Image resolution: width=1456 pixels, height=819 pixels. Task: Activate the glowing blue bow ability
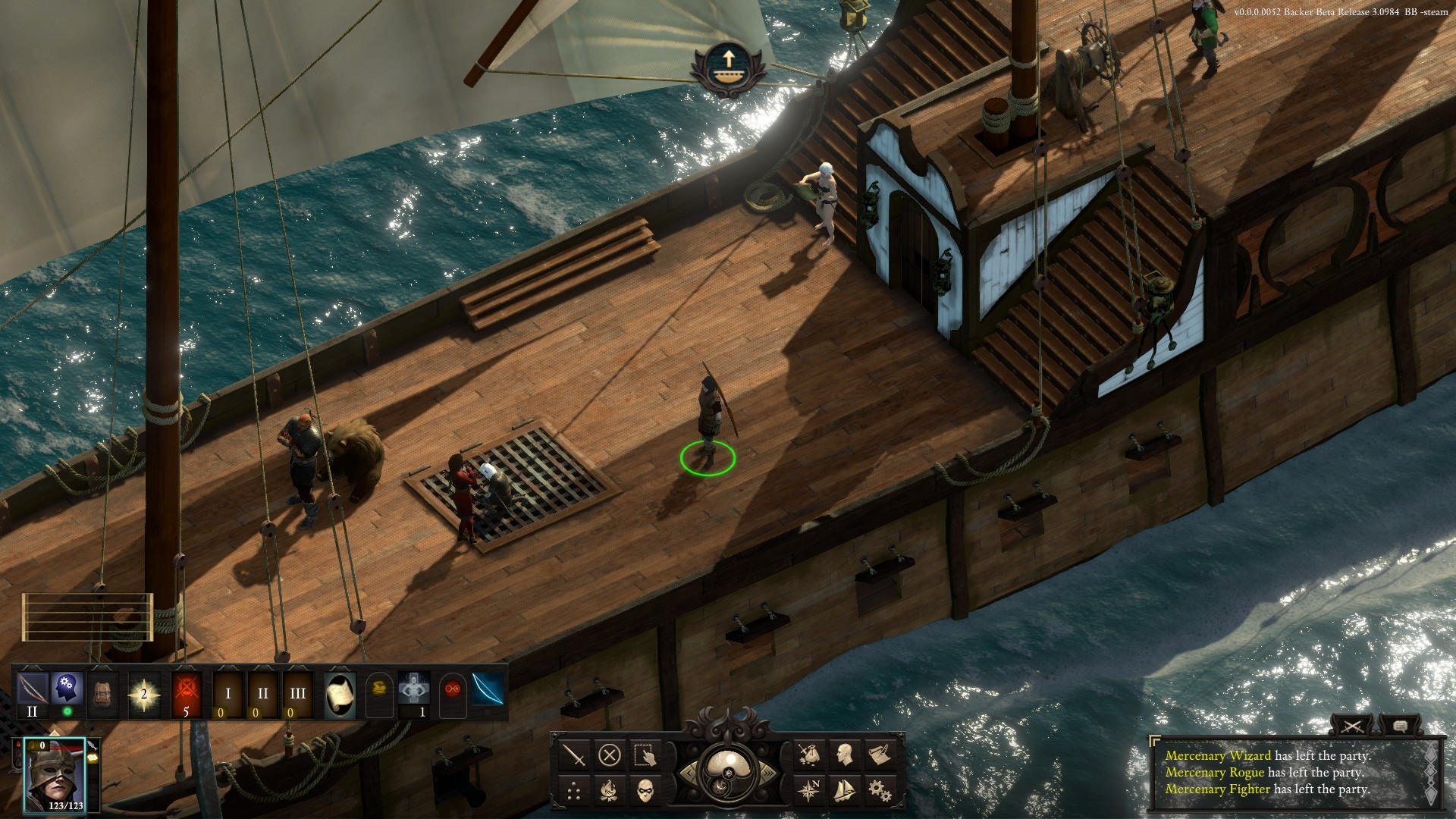tap(488, 692)
